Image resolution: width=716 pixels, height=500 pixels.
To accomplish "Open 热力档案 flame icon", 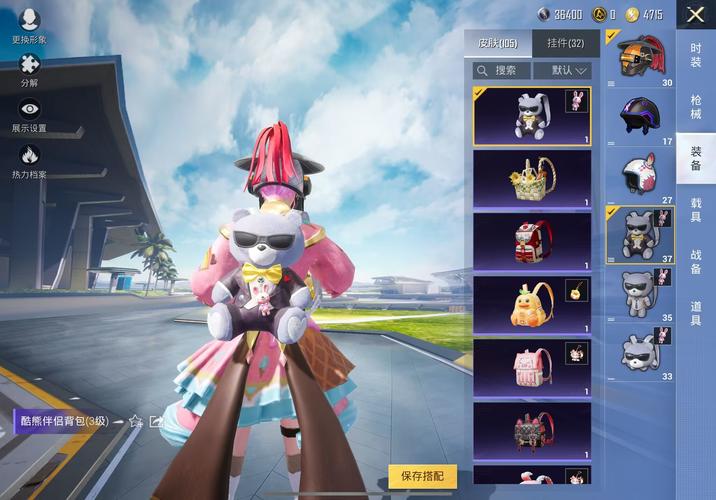I will (x=29, y=159).
